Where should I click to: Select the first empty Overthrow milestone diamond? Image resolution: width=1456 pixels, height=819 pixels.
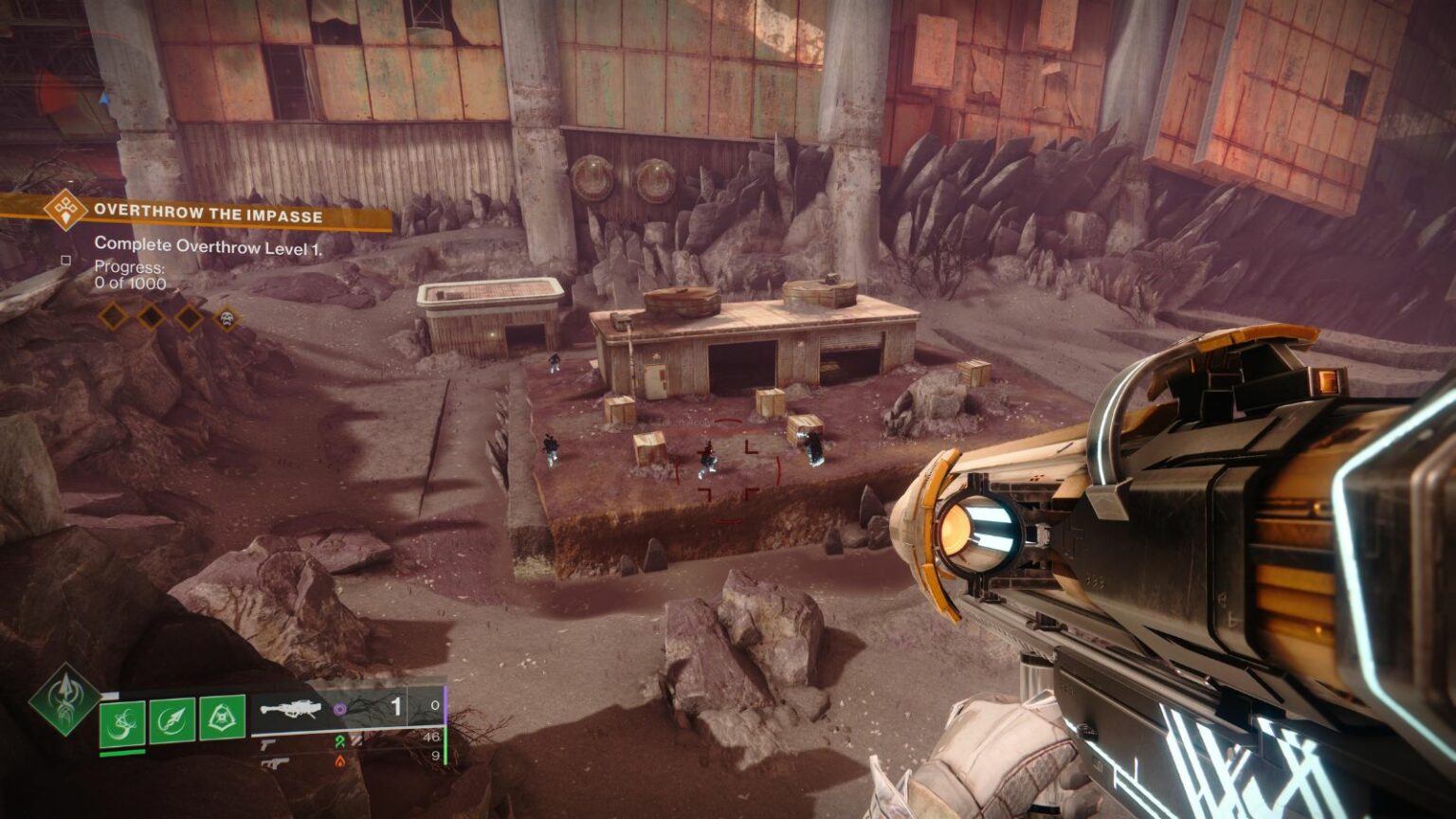[114, 316]
